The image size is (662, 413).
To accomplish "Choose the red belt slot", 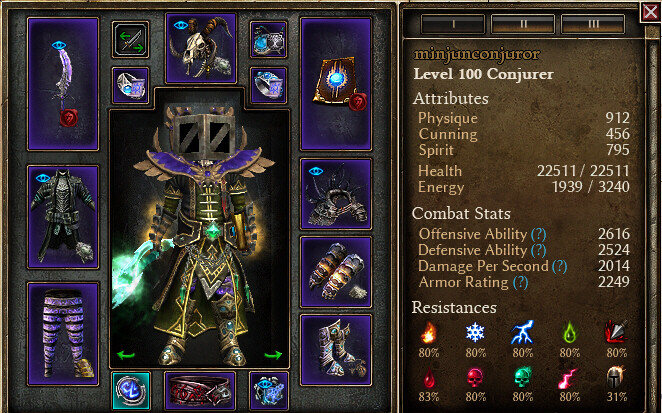I will click(x=200, y=391).
